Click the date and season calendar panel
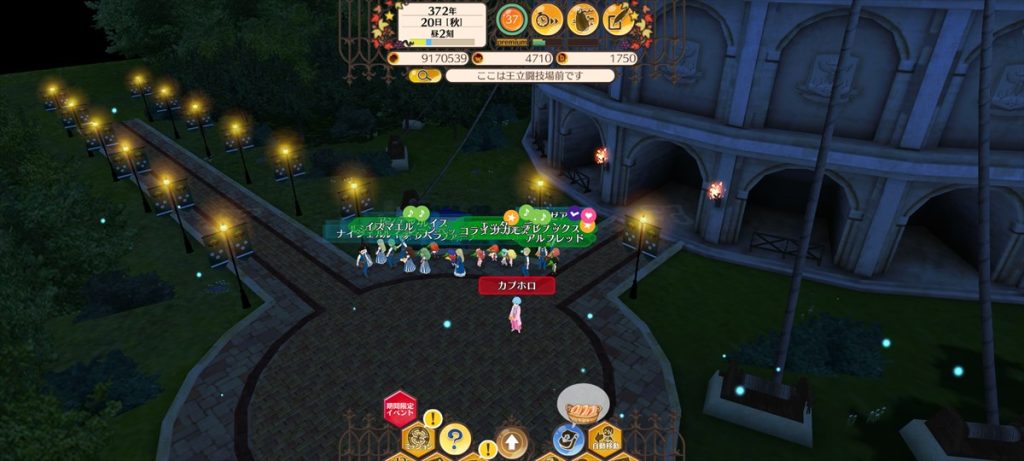1024x461 pixels. [442, 24]
